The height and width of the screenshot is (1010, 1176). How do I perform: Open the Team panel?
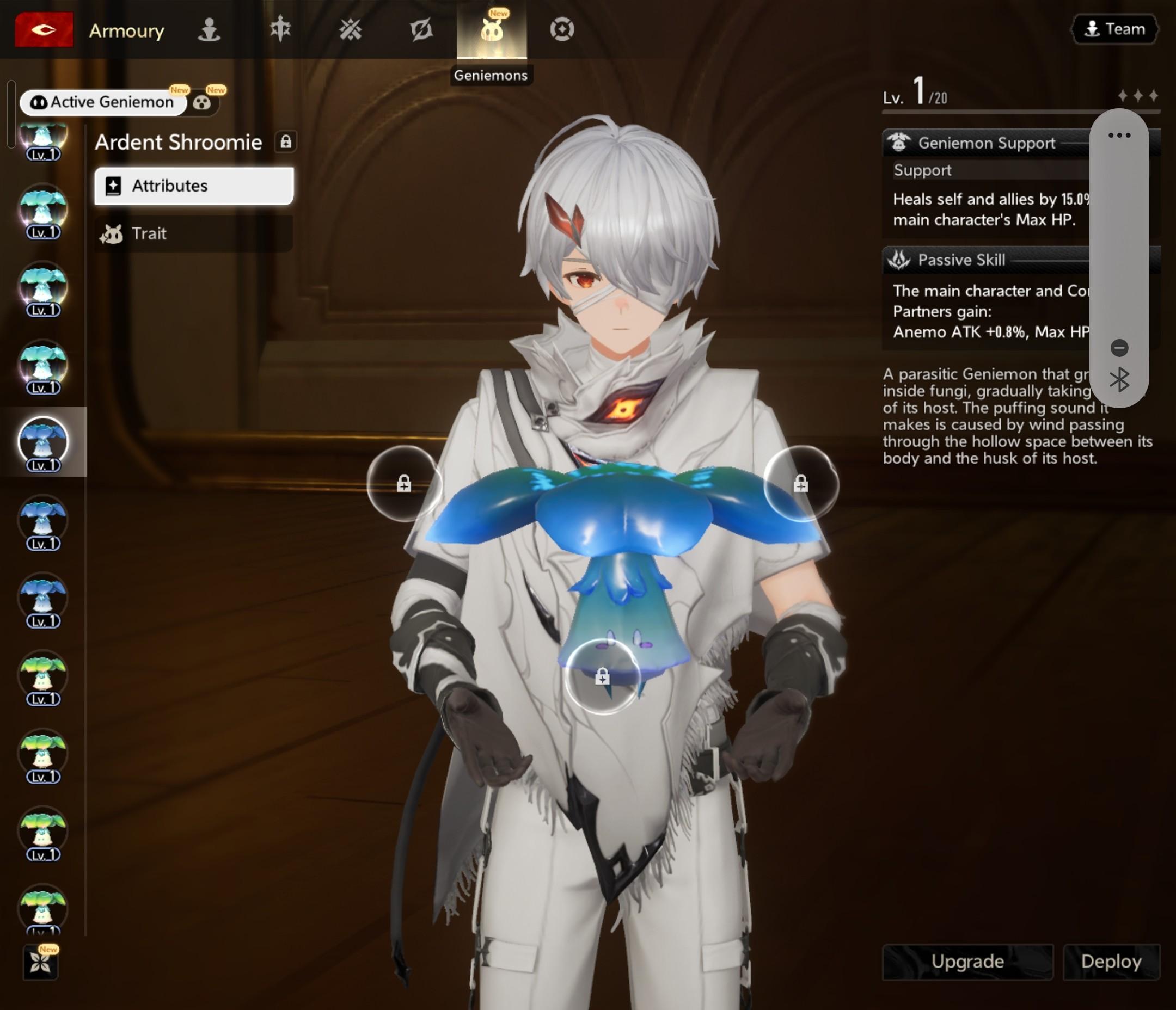tap(1114, 29)
